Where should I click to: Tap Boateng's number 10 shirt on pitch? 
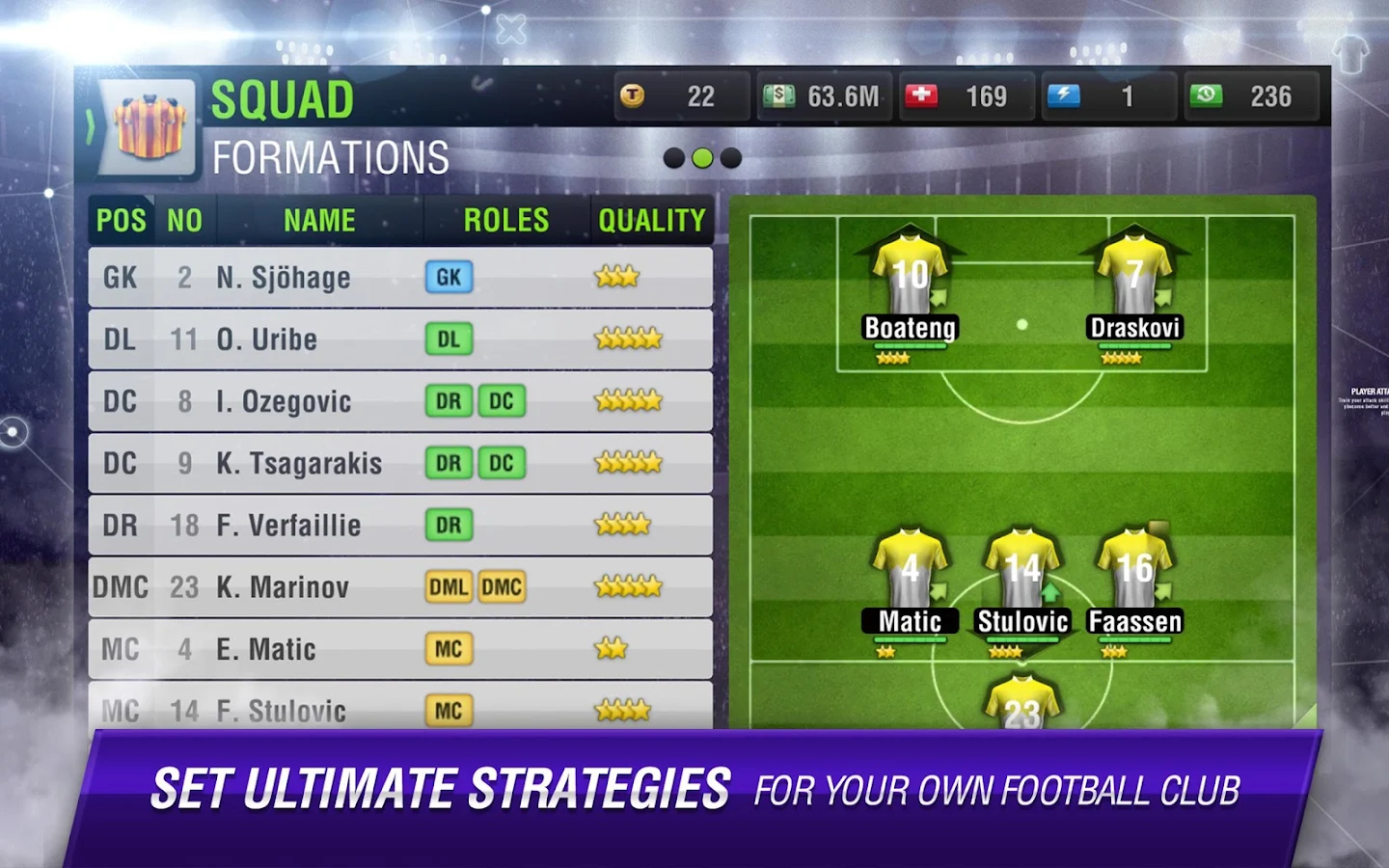pos(910,275)
